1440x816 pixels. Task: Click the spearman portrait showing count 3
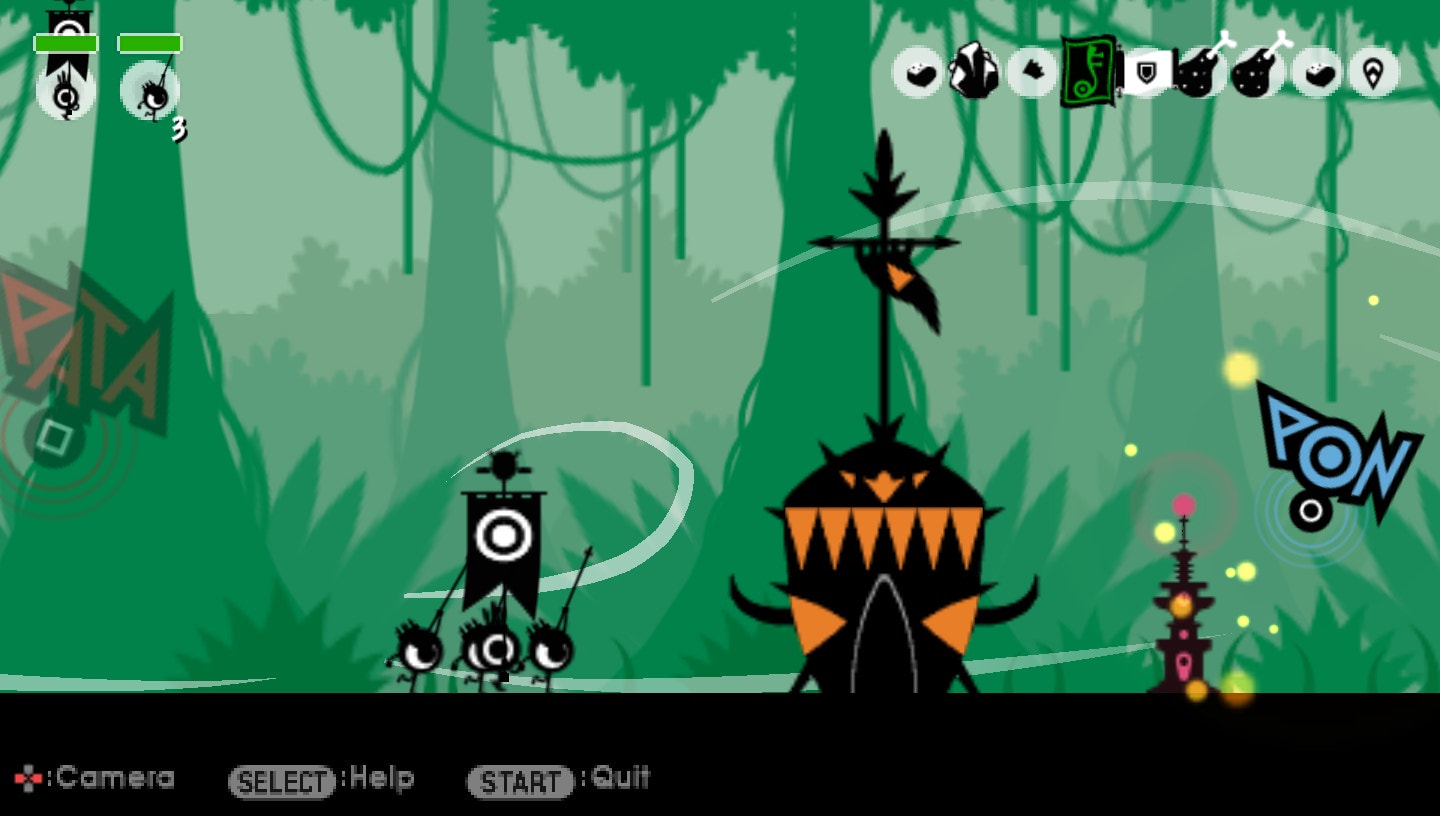[148, 95]
